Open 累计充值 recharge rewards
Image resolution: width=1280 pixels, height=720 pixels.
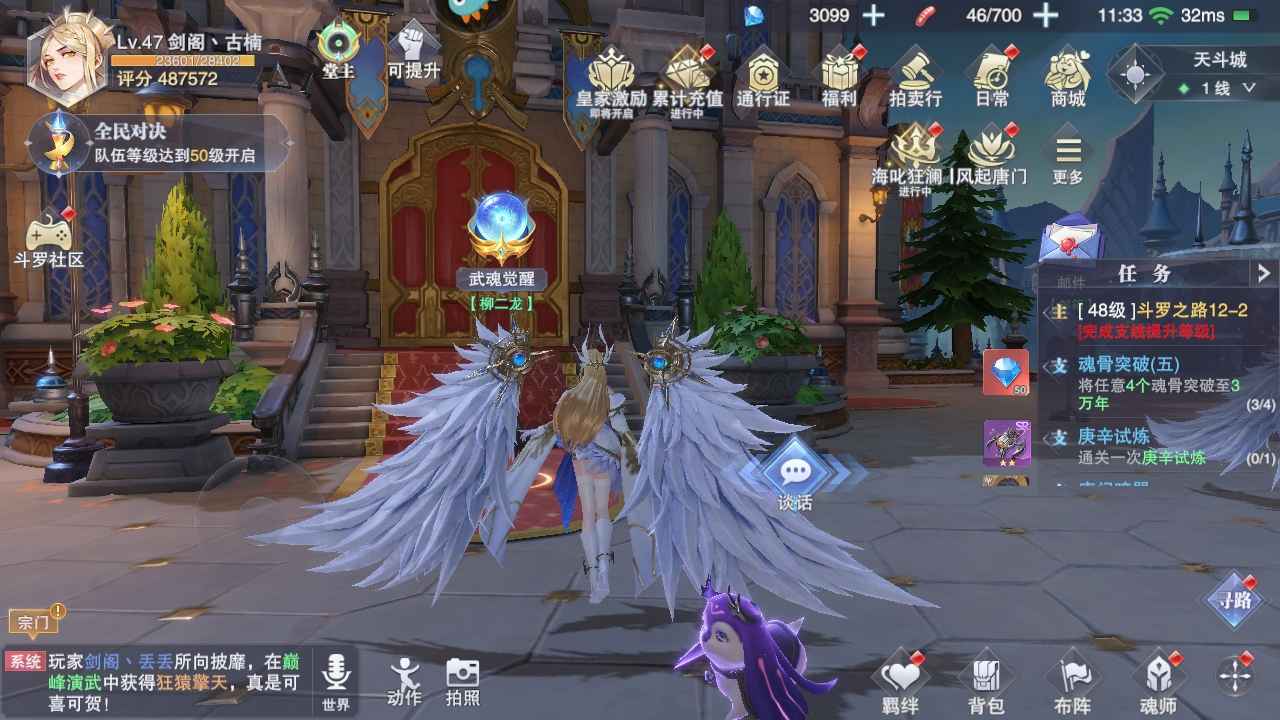[687, 76]
